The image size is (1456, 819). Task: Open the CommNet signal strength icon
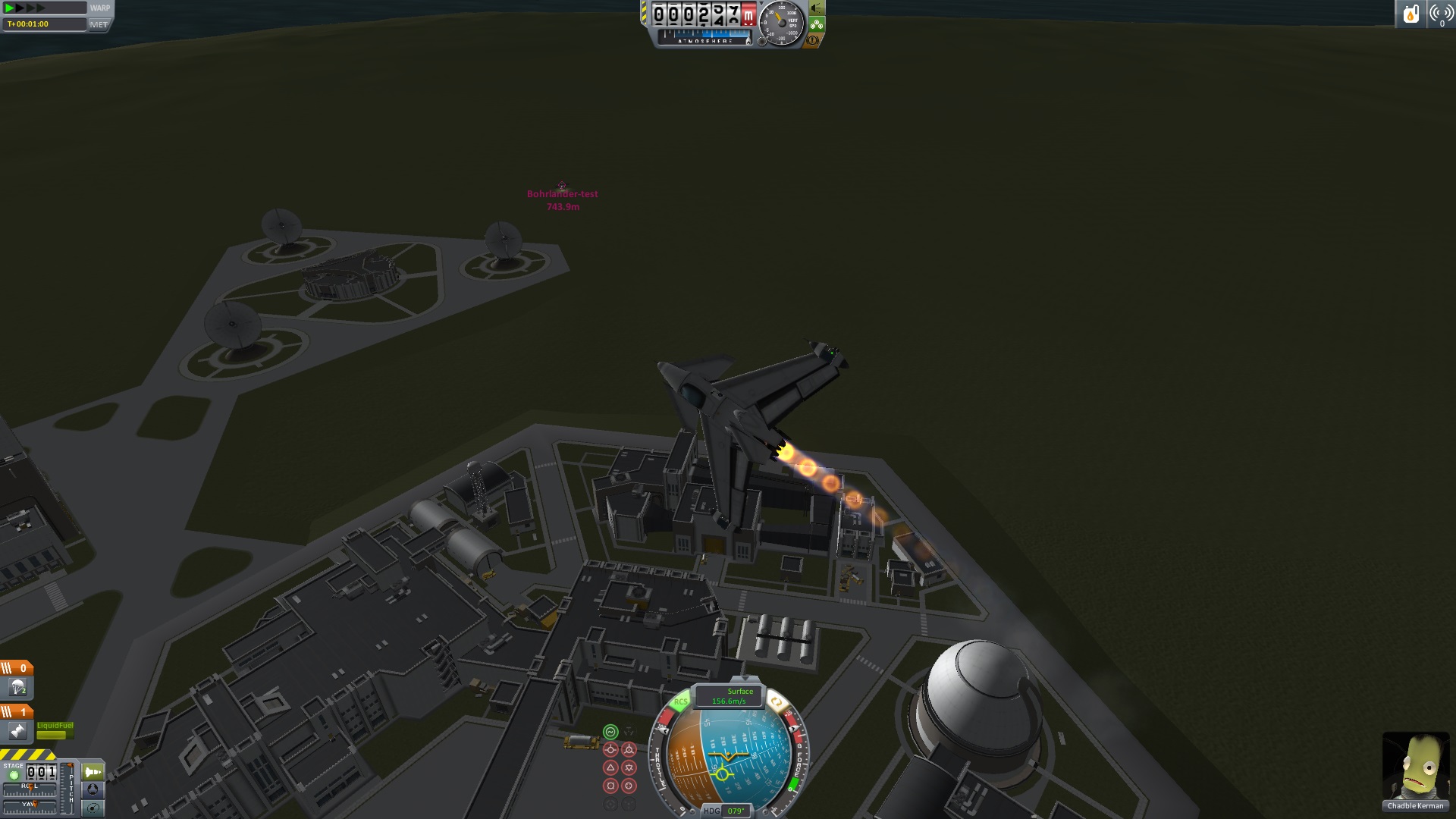point(1440,14)
